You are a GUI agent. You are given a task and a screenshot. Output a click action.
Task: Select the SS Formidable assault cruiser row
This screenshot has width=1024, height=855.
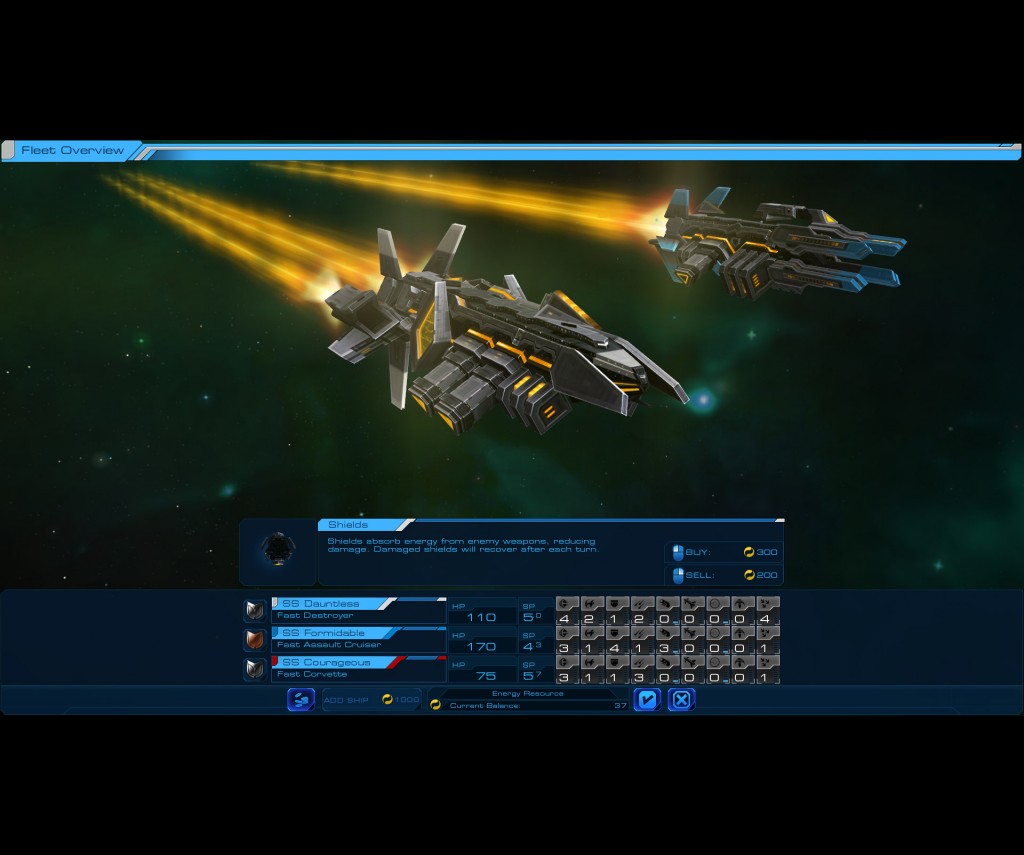tap(358, 639)
